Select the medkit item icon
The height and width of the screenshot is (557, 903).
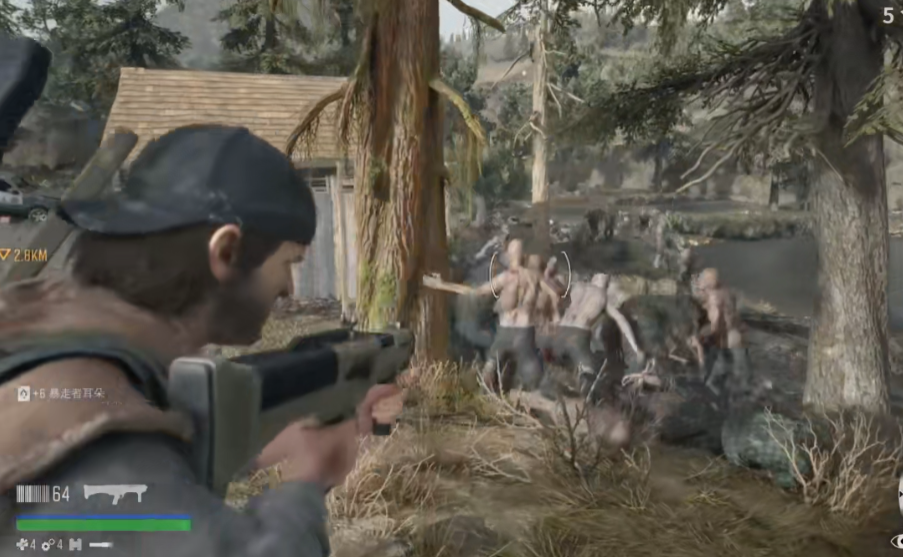pyautogui.click(x=20, y=545)
